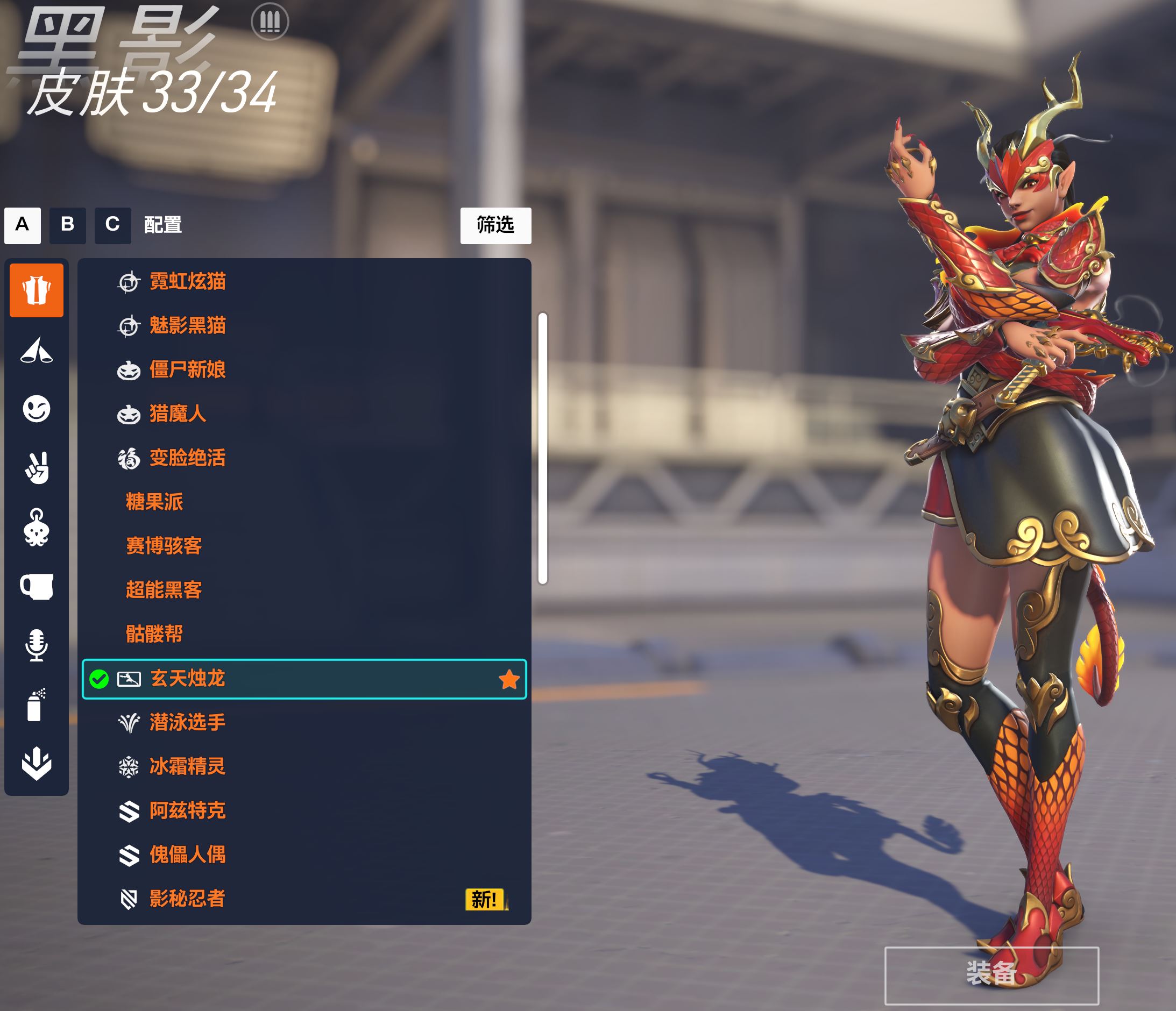The image size is (1176, 1011).
Task: Open the winking face emote category
Action: pyautogui.click(x=37, y=409)
